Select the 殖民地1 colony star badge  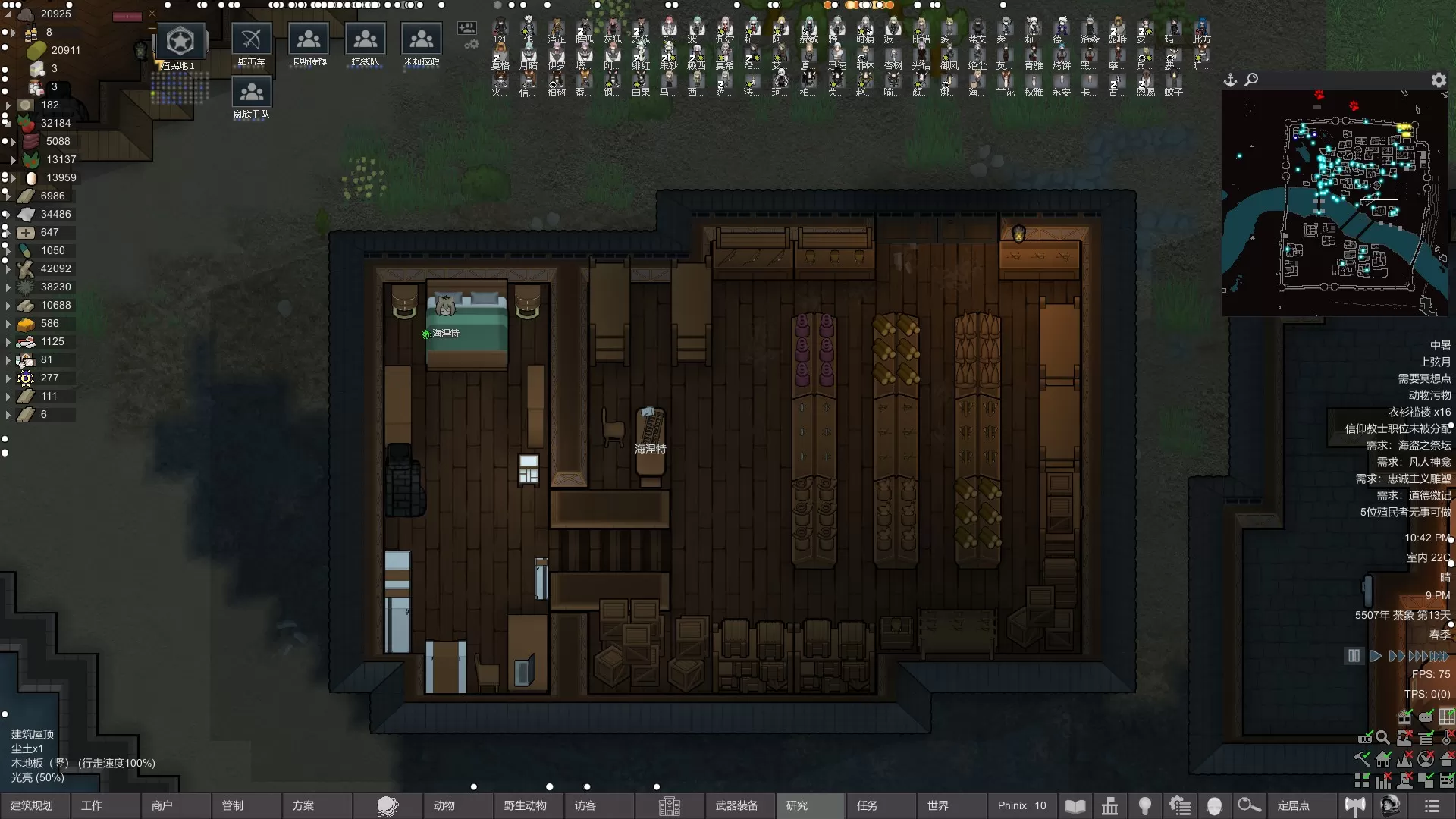pyautogui.click(x=180, y=42)
